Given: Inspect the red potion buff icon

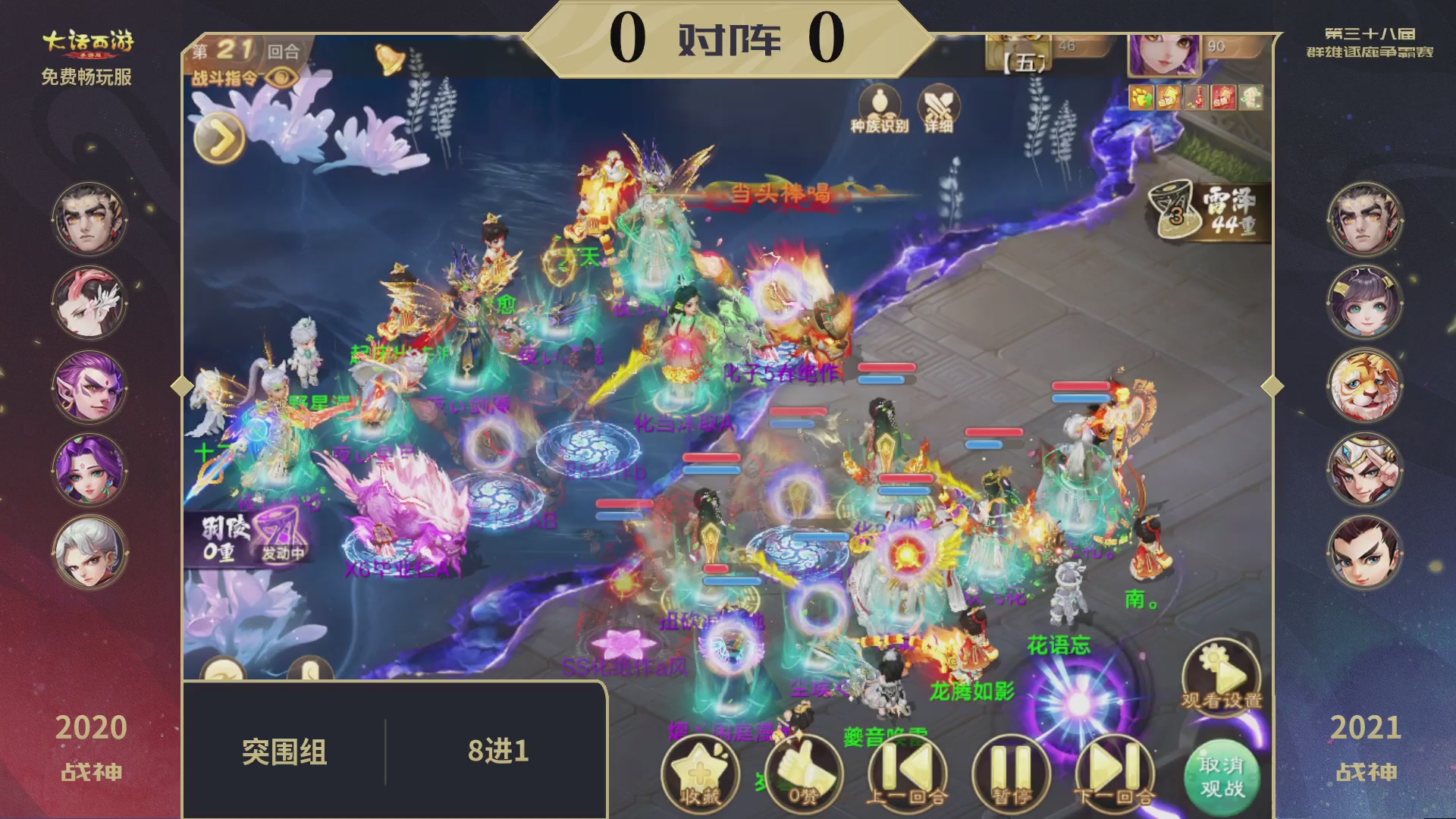Looking at the screenshot, I should point(1196,98).
